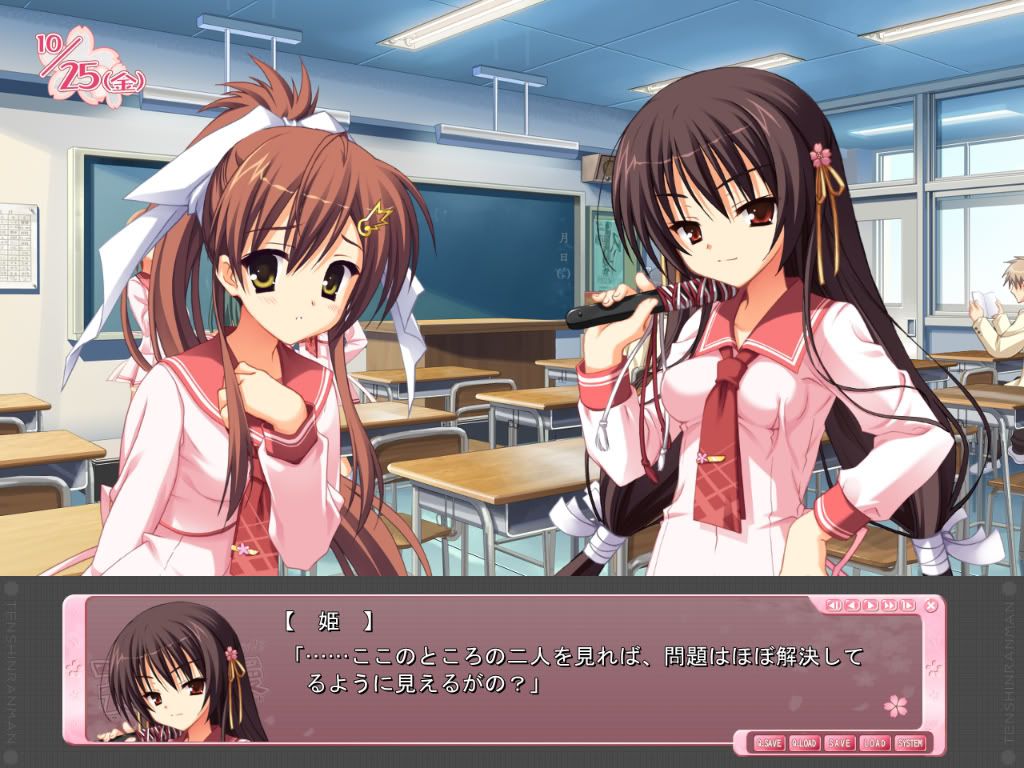Image resolution: width=1024 pixels, height=768 pixels.
Task: Click the single right-arrow play button
Action: 870,605
